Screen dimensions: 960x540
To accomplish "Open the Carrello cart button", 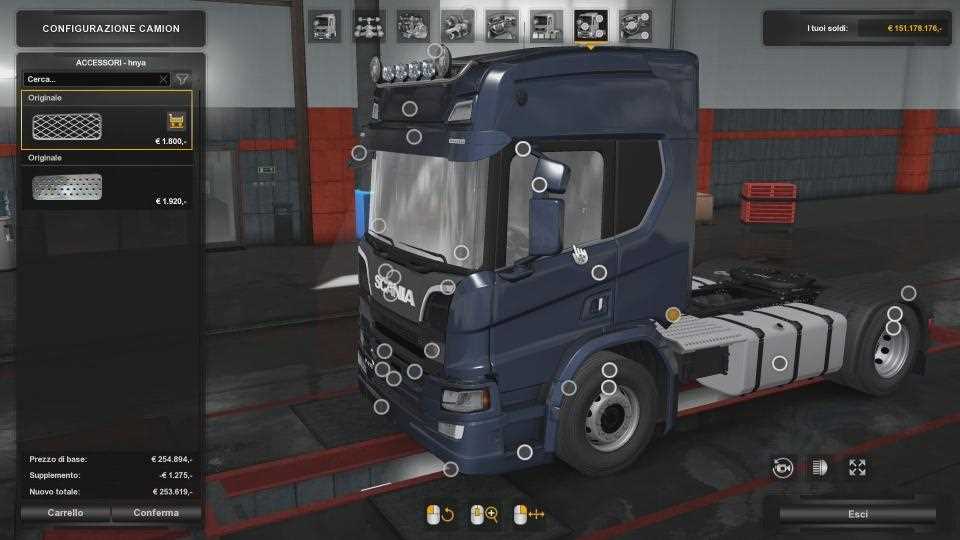I will pos(65,513).
